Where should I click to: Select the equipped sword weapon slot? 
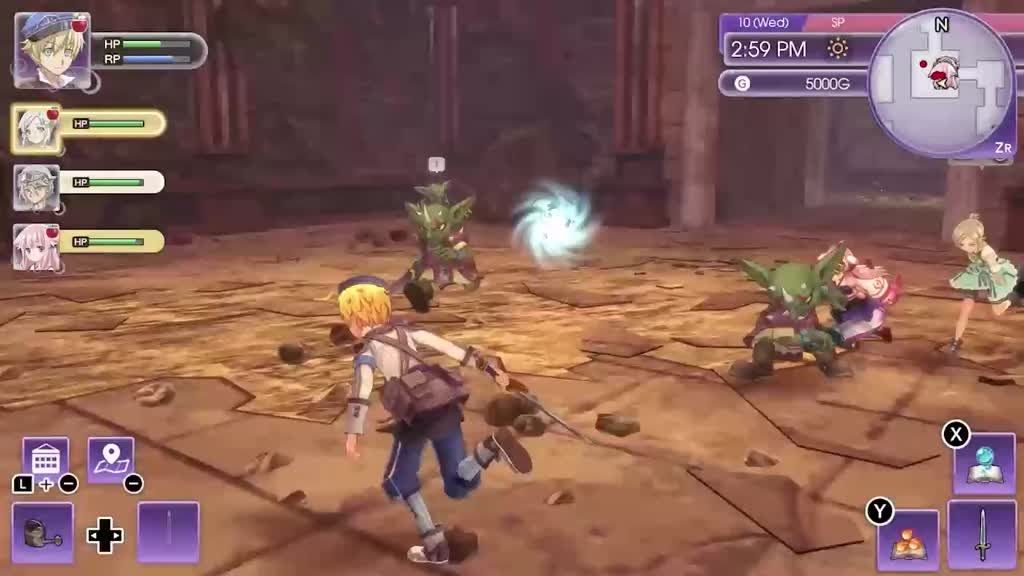pyautogui.click(x=982, y=535)
